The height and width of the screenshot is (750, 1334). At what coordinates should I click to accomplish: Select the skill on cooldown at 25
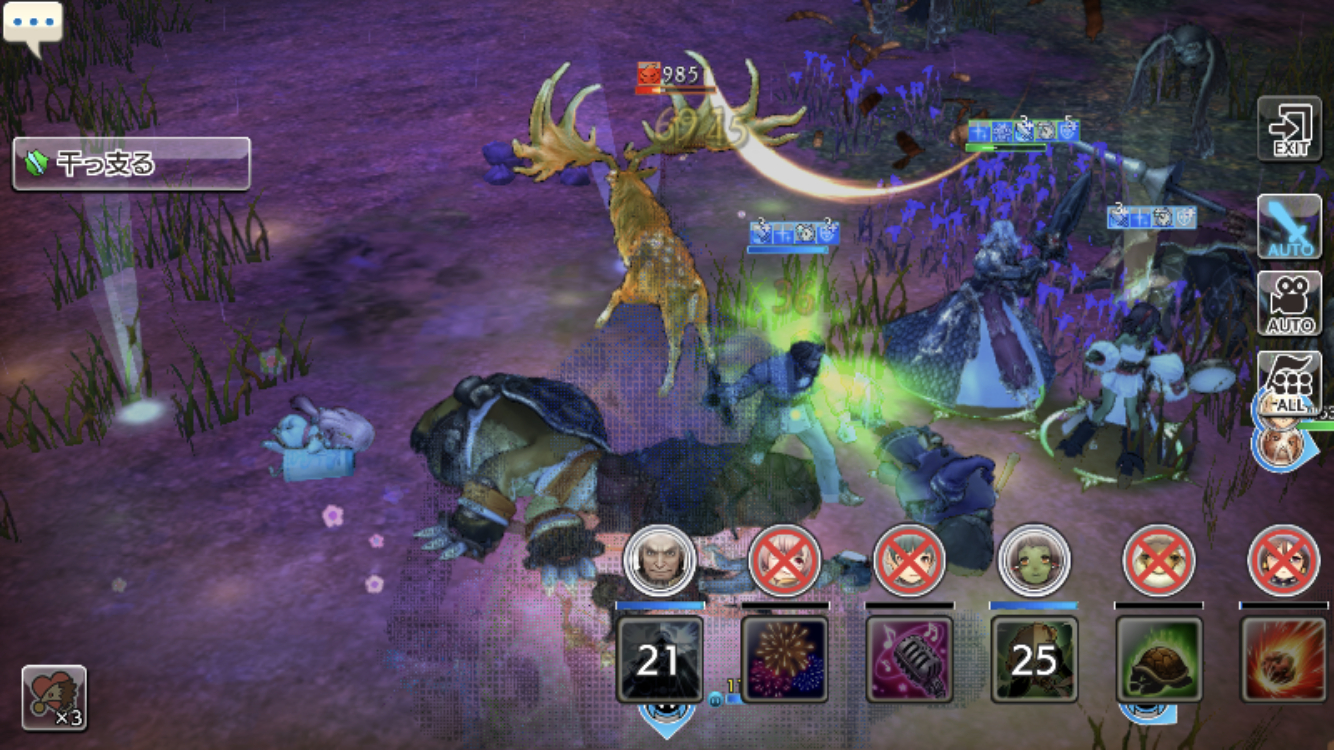(x=1034, y=659)
